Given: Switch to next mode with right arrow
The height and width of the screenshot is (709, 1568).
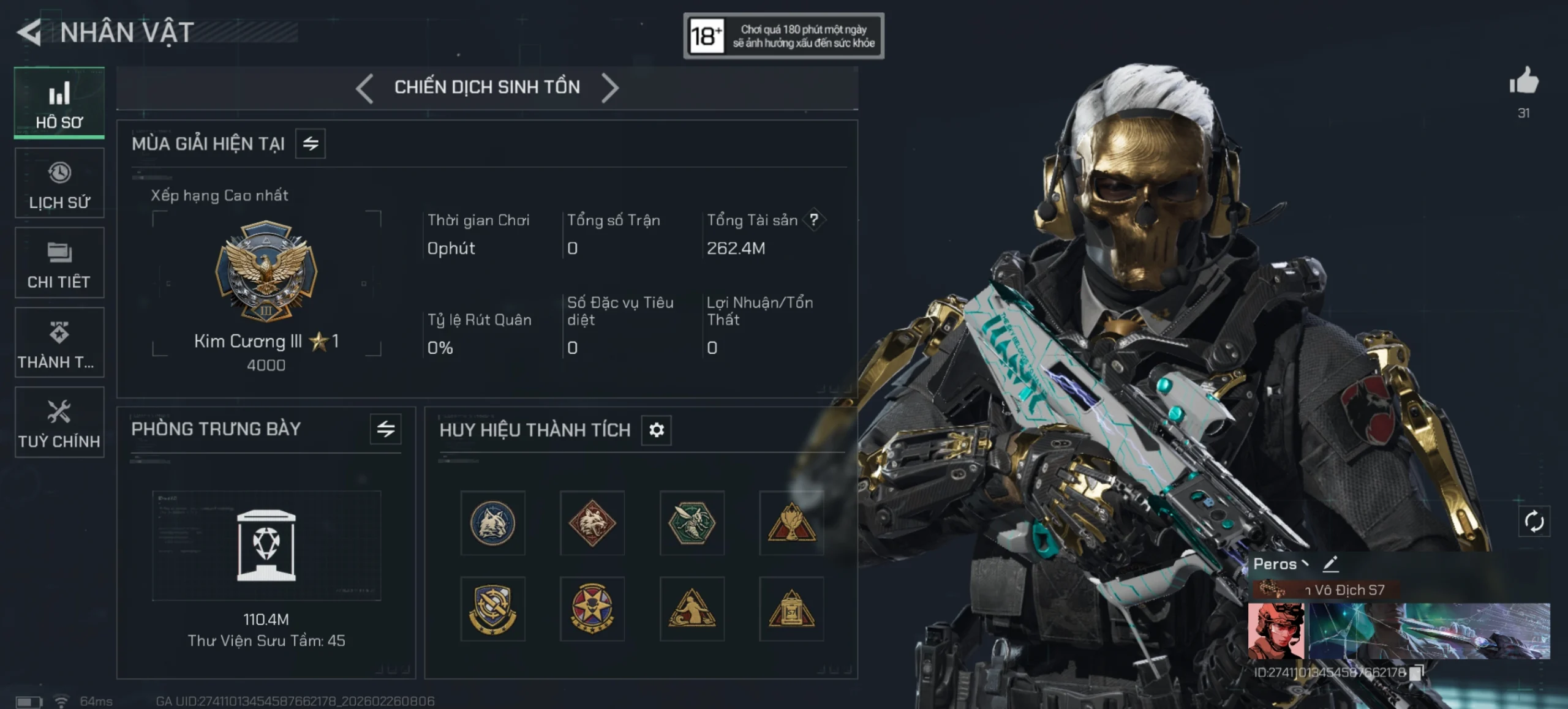Looking at the screenshot, I should click(610, 88).
